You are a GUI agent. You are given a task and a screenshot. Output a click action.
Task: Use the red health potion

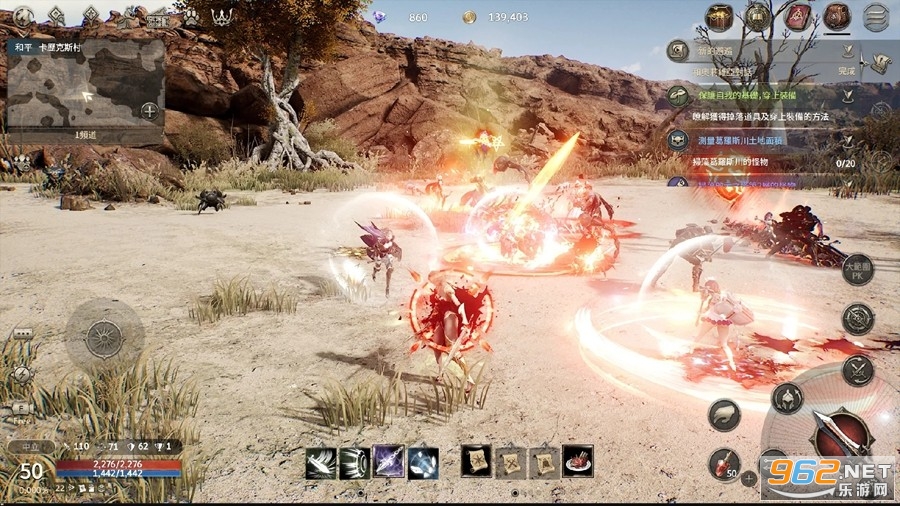click(x=723, y=463)
